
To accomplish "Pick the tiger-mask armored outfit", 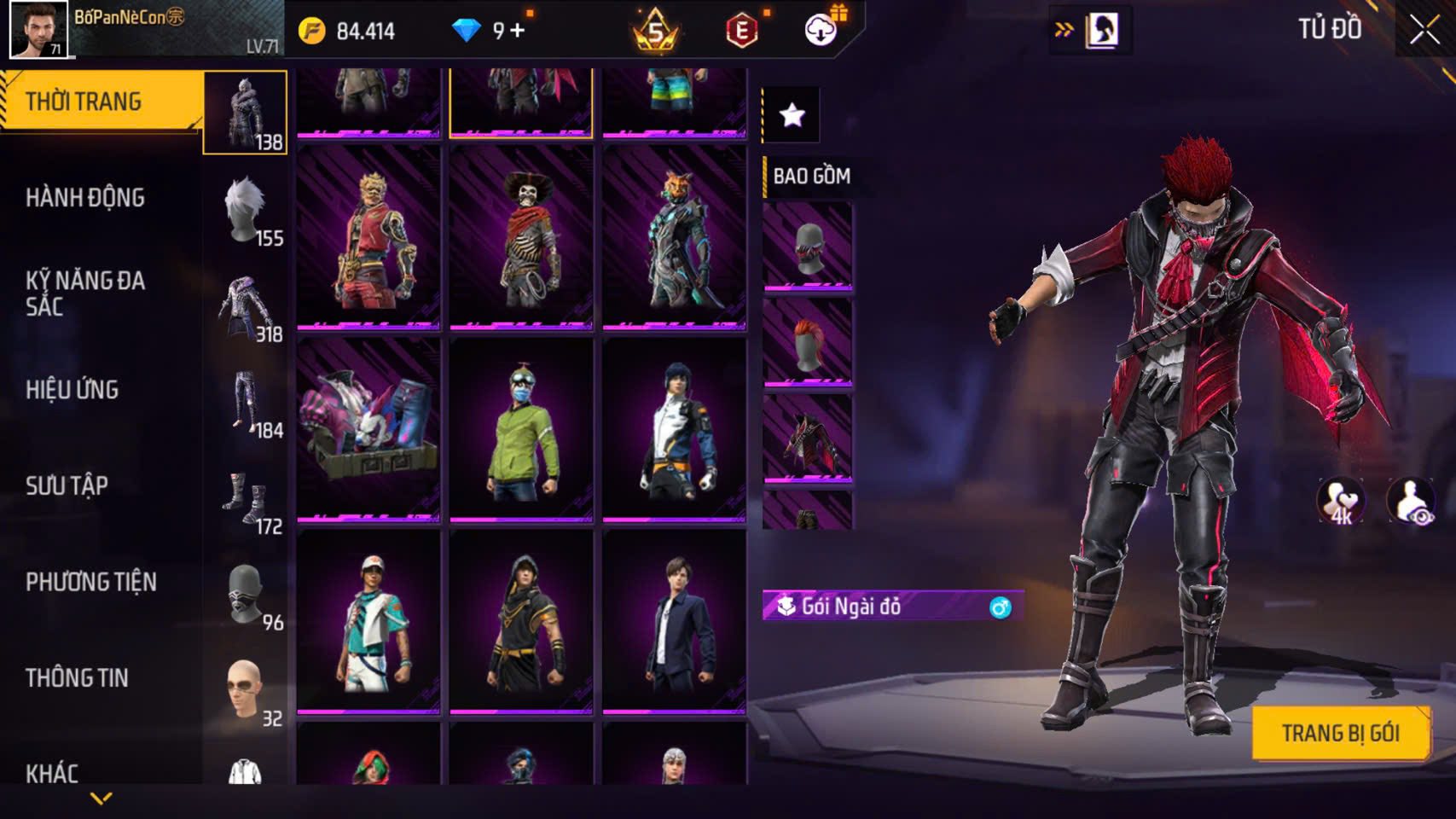I will pos(674,237).
